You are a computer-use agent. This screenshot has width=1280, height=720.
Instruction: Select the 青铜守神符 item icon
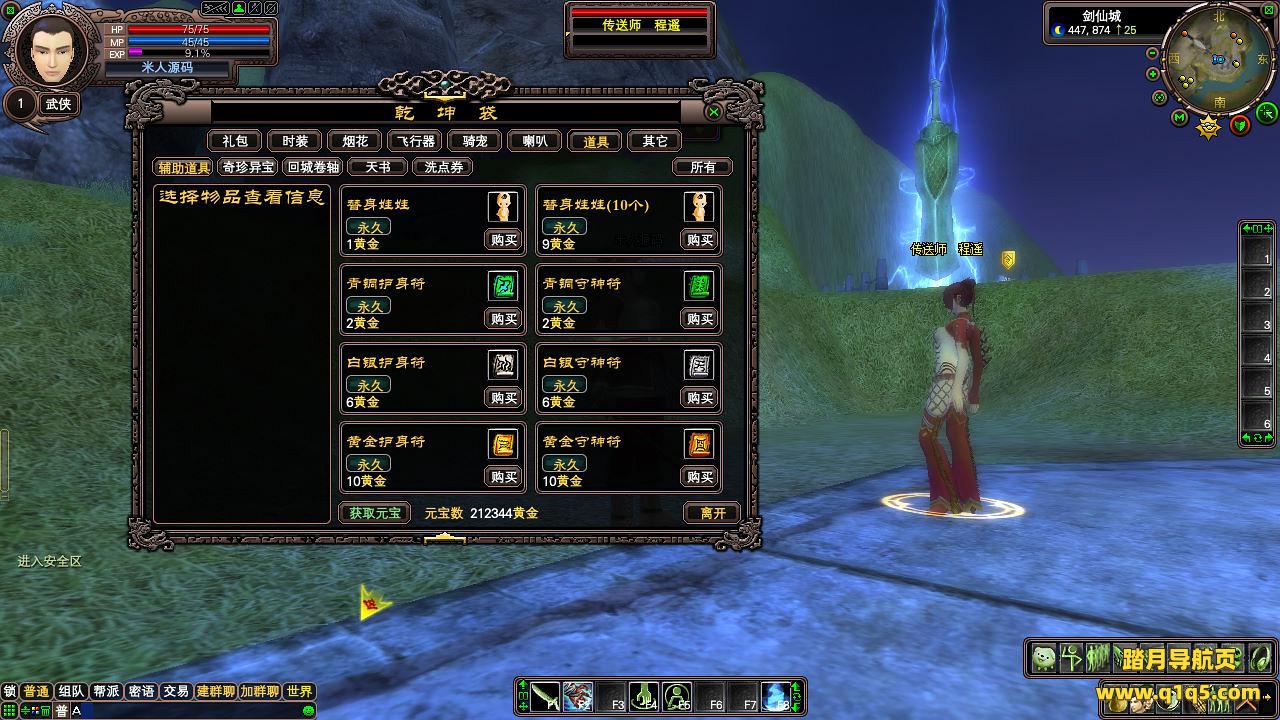tap(699, 286)
